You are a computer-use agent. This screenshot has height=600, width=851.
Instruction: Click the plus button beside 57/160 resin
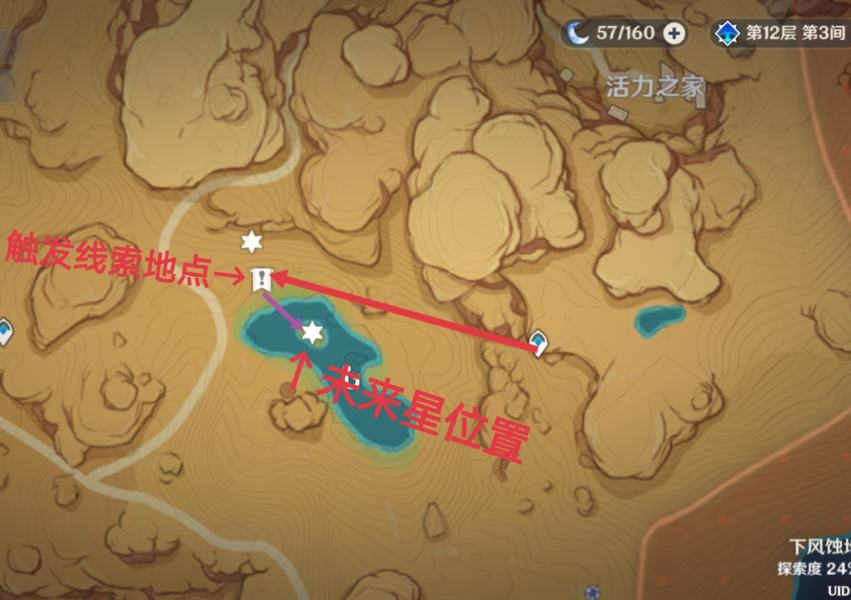676,33
